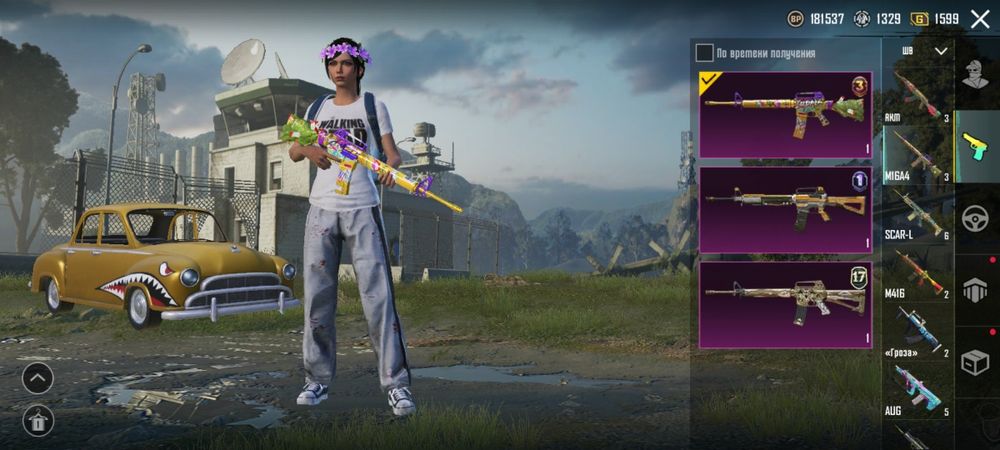Show M416 skins
The height and width of the screenshot is (450, 1000).
(x=916, y=273)
